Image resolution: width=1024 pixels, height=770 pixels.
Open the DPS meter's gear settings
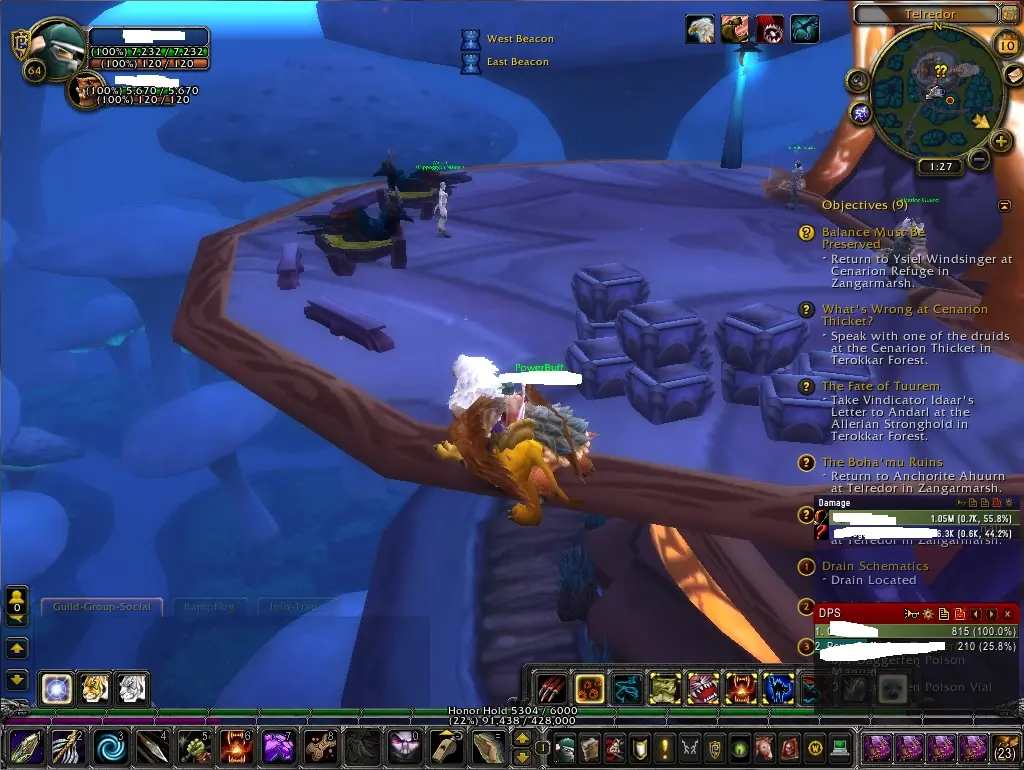[x=926, y=613]
